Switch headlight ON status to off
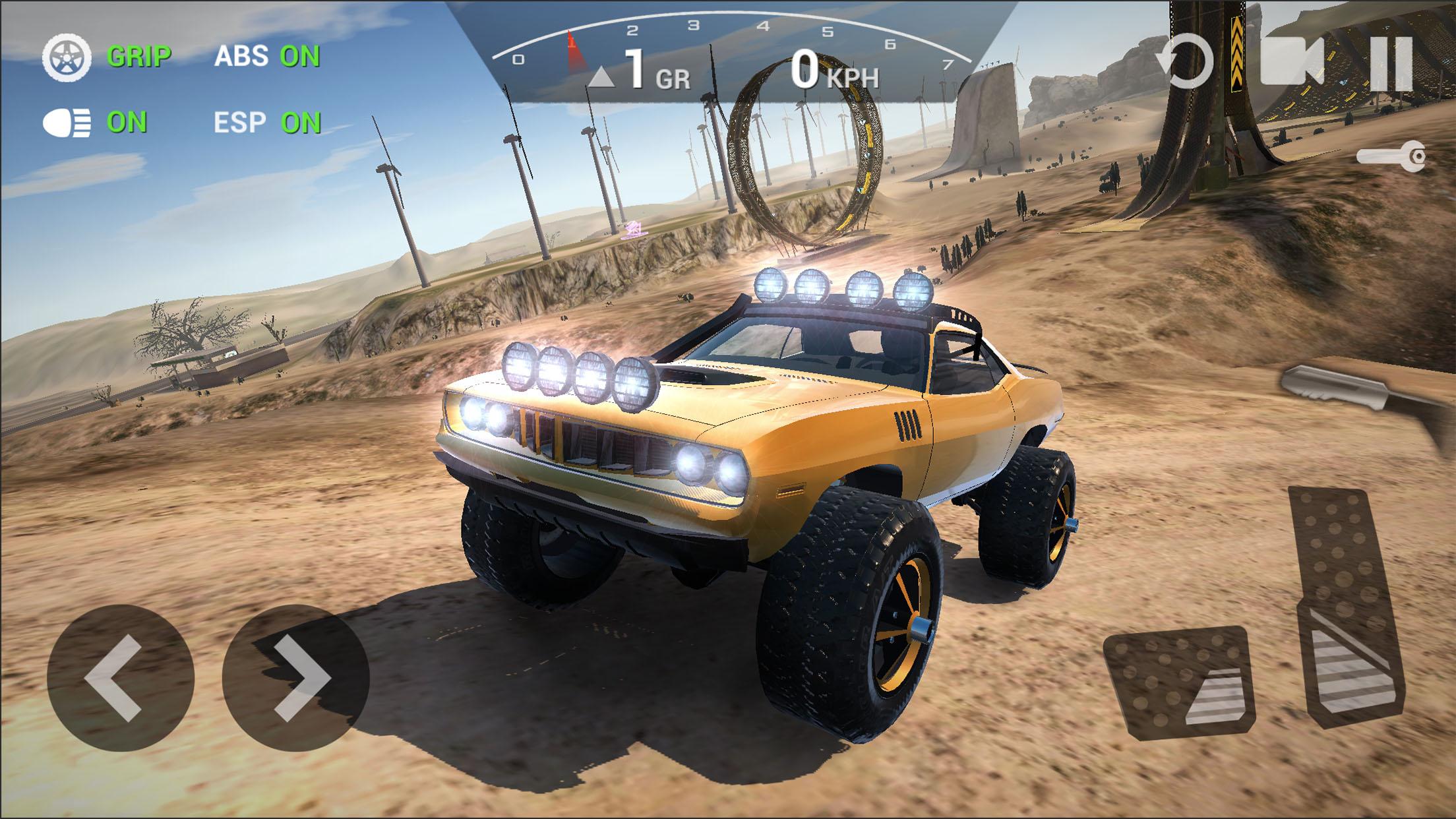The height and width of the screenshot is (819, 1456). (127, 121)
